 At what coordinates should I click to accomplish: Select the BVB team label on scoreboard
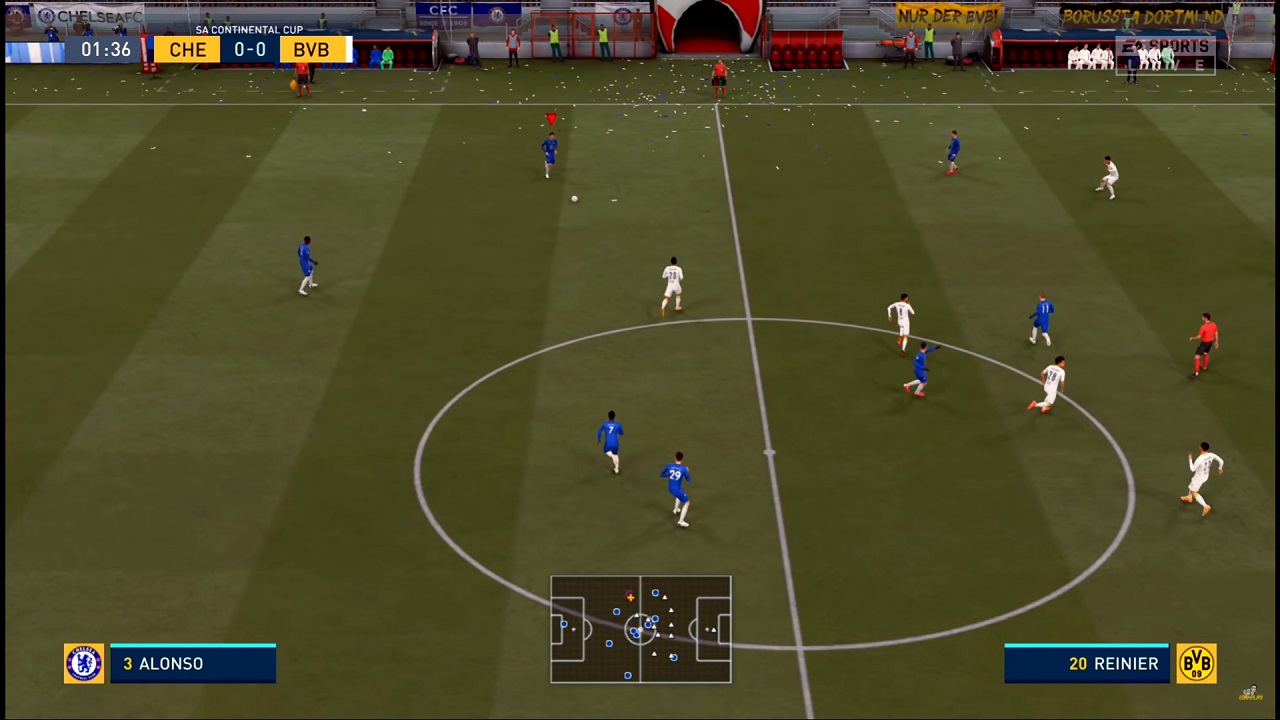(x=311, y=50)
